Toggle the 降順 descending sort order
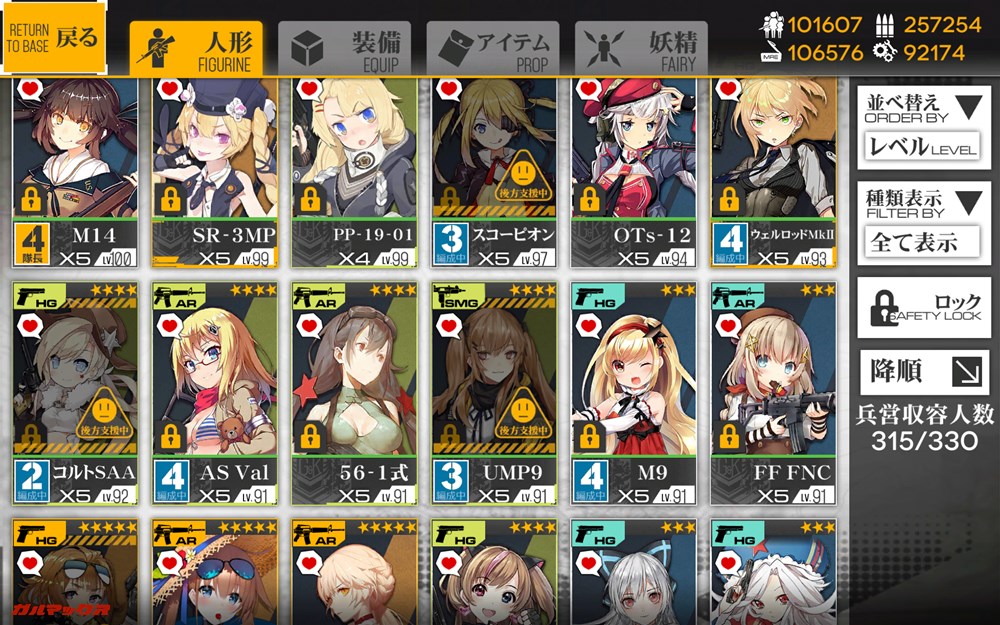 923,373
